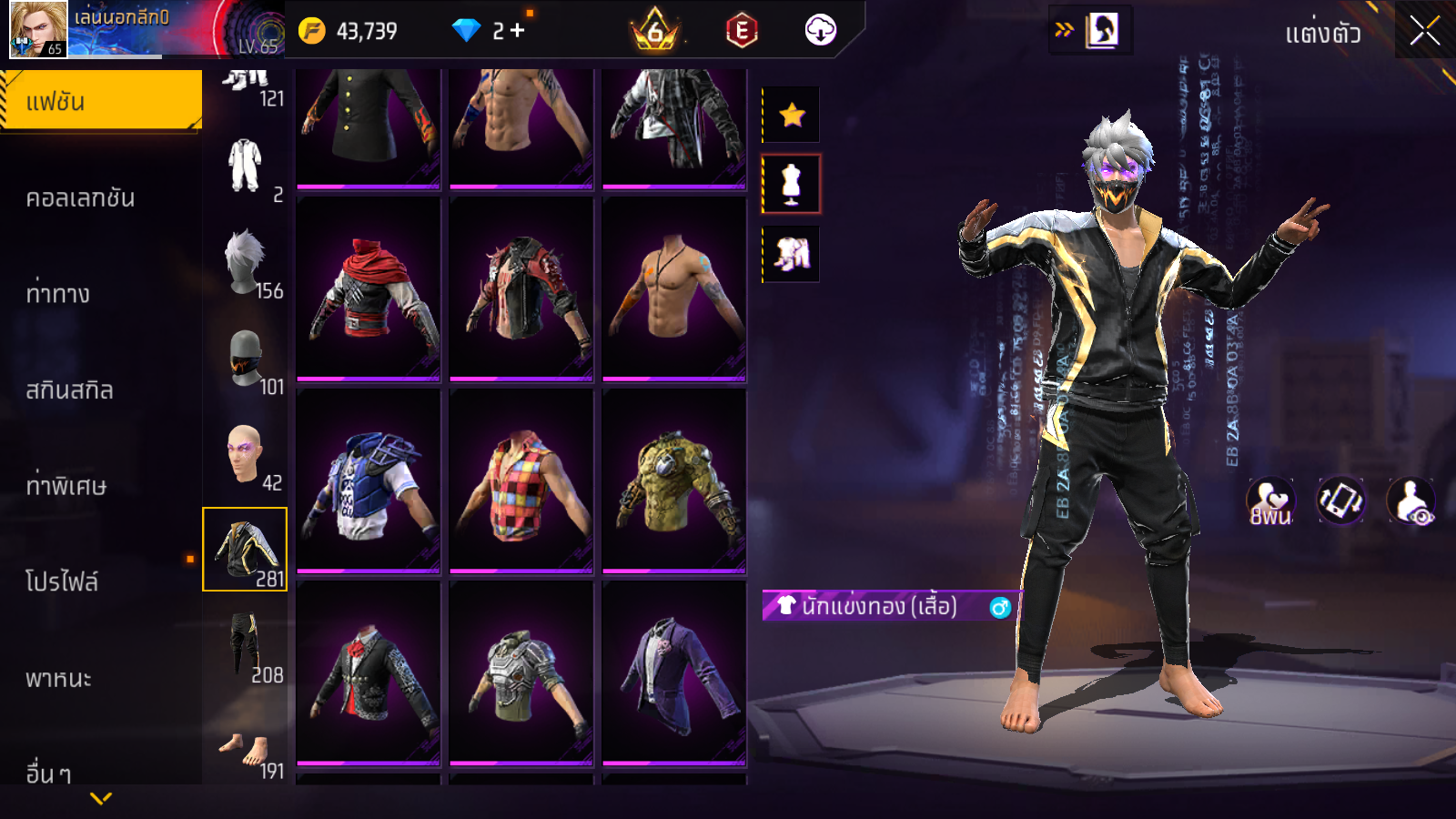Select the สกินสกิล tab
Image resolution: width=1456 pixels, height=819 pixels.
click(x=70, y=389)
